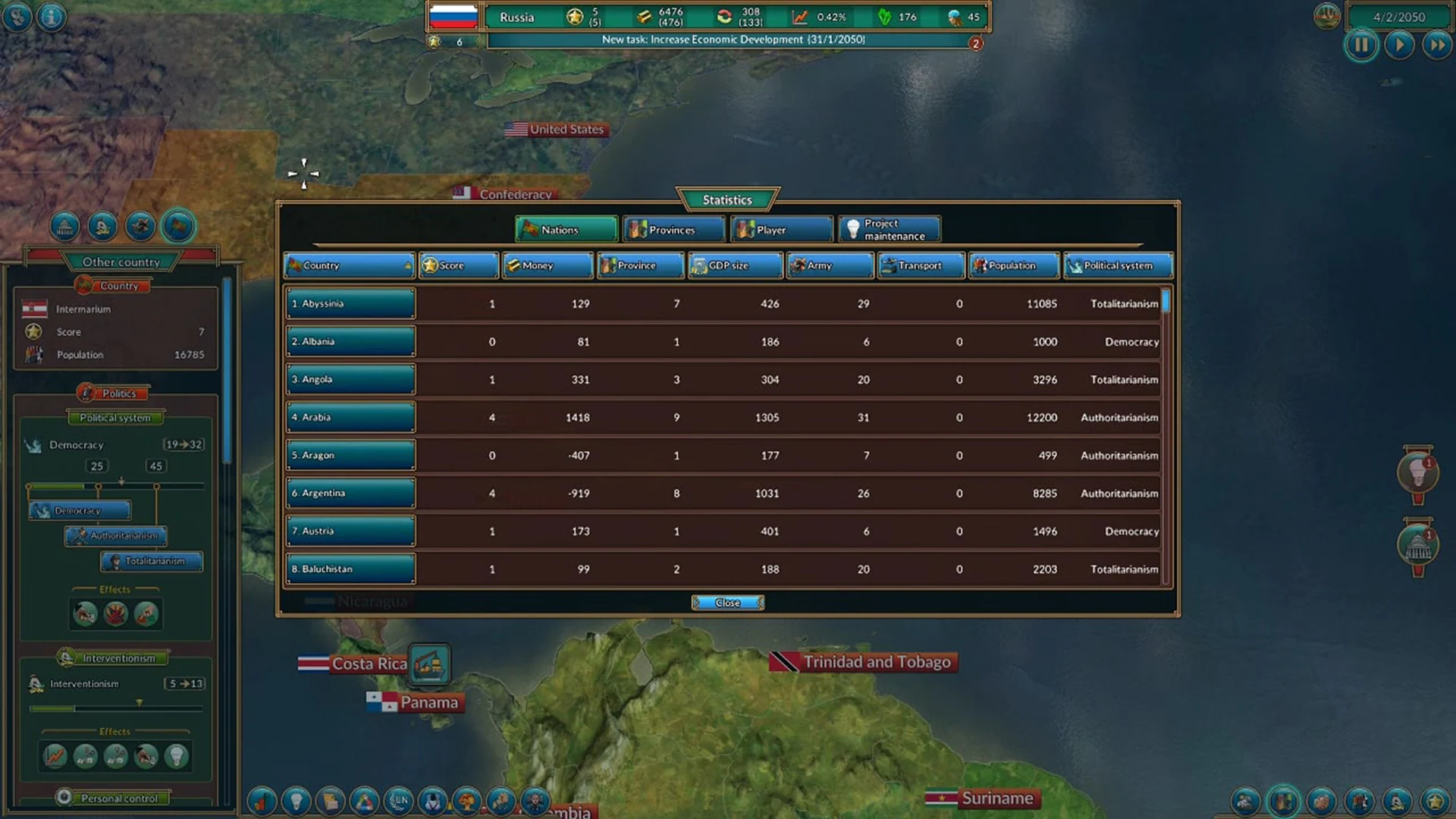Viewport: 1456px width, 819px height.
Task: Sort nations by Country column header
Action: pyautogui.click(x=348, y=265)
